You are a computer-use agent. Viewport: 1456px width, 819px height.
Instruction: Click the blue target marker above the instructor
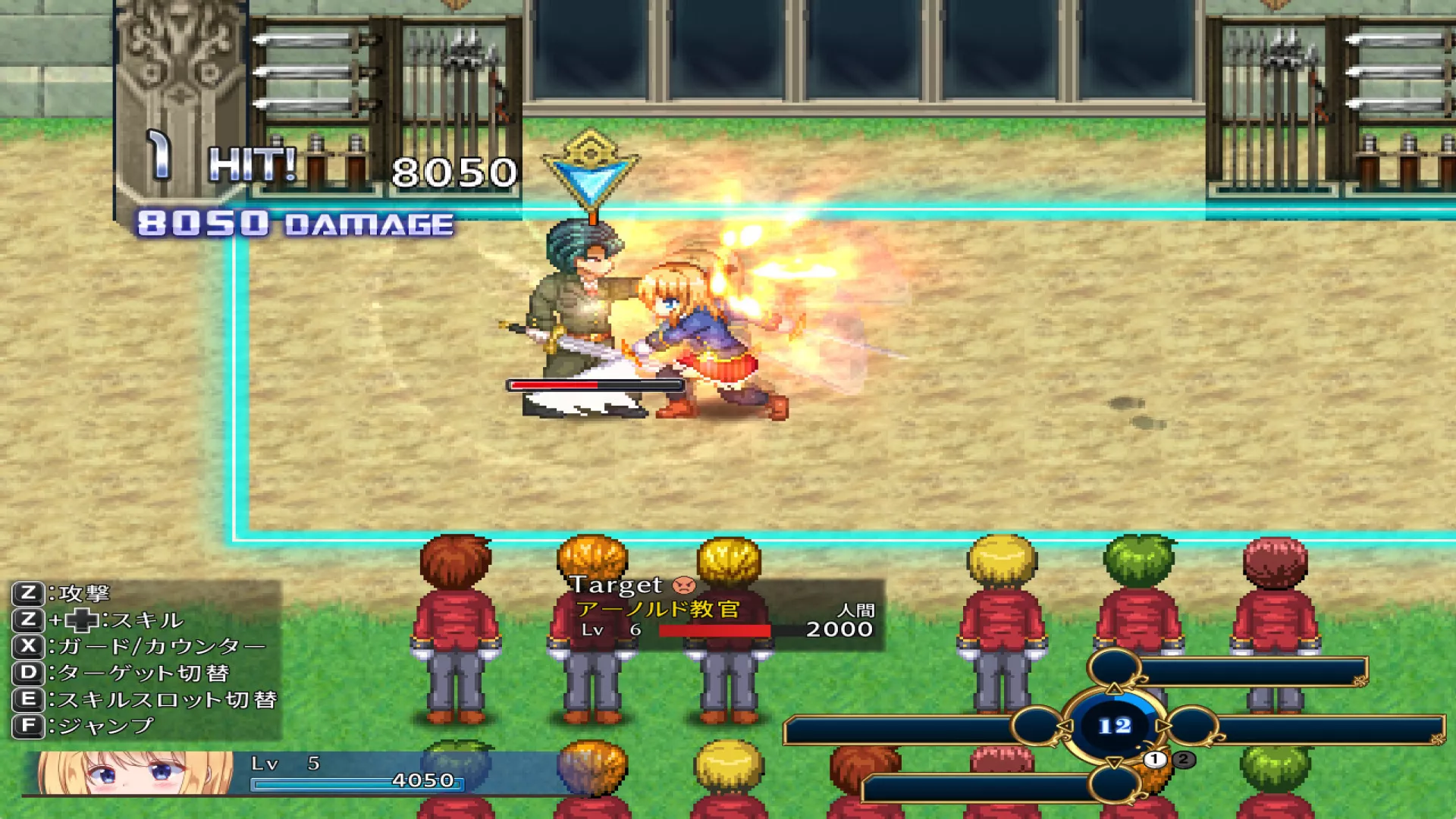591,173
